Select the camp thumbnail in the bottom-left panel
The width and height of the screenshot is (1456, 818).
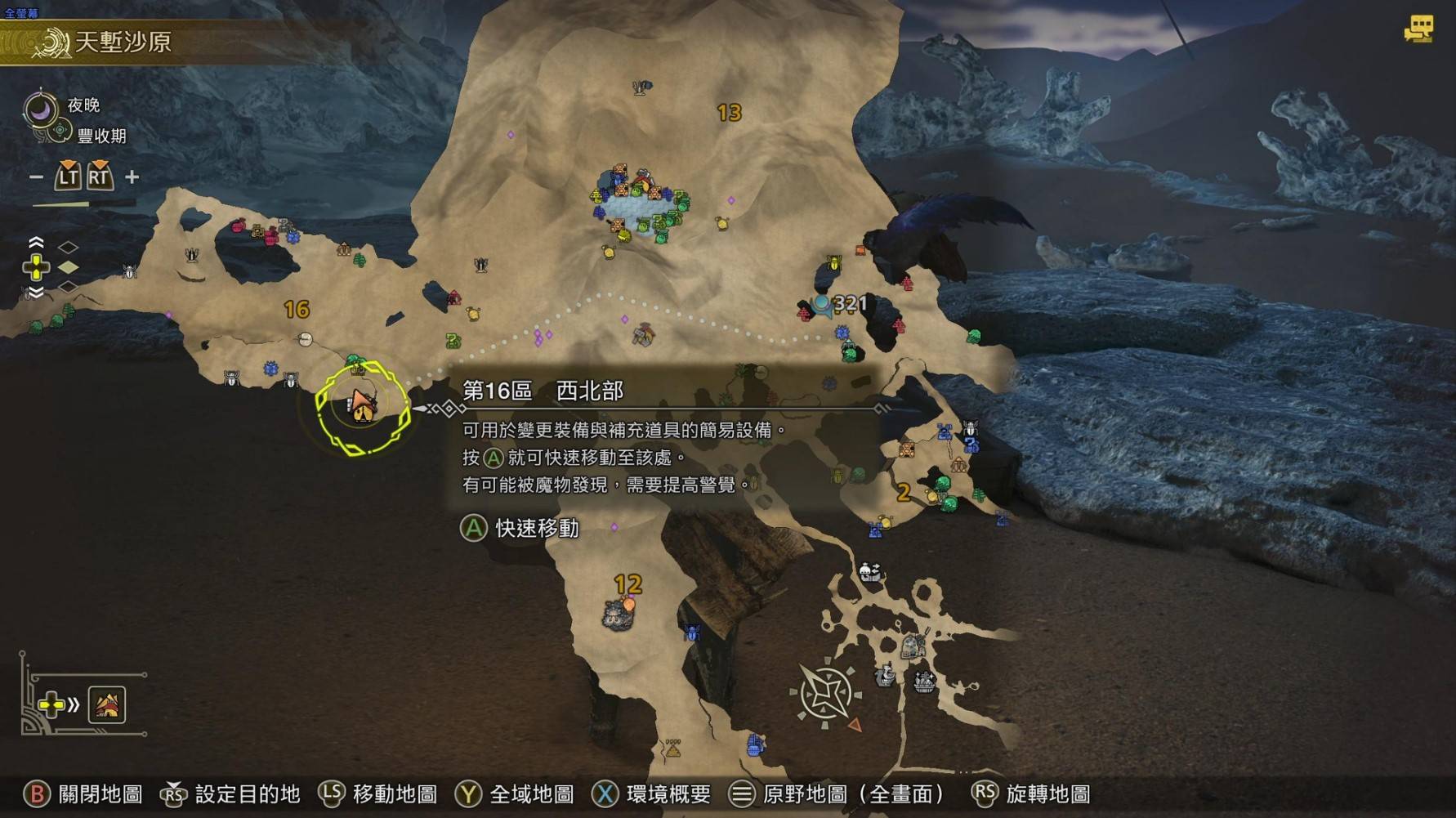click(106, 705)
